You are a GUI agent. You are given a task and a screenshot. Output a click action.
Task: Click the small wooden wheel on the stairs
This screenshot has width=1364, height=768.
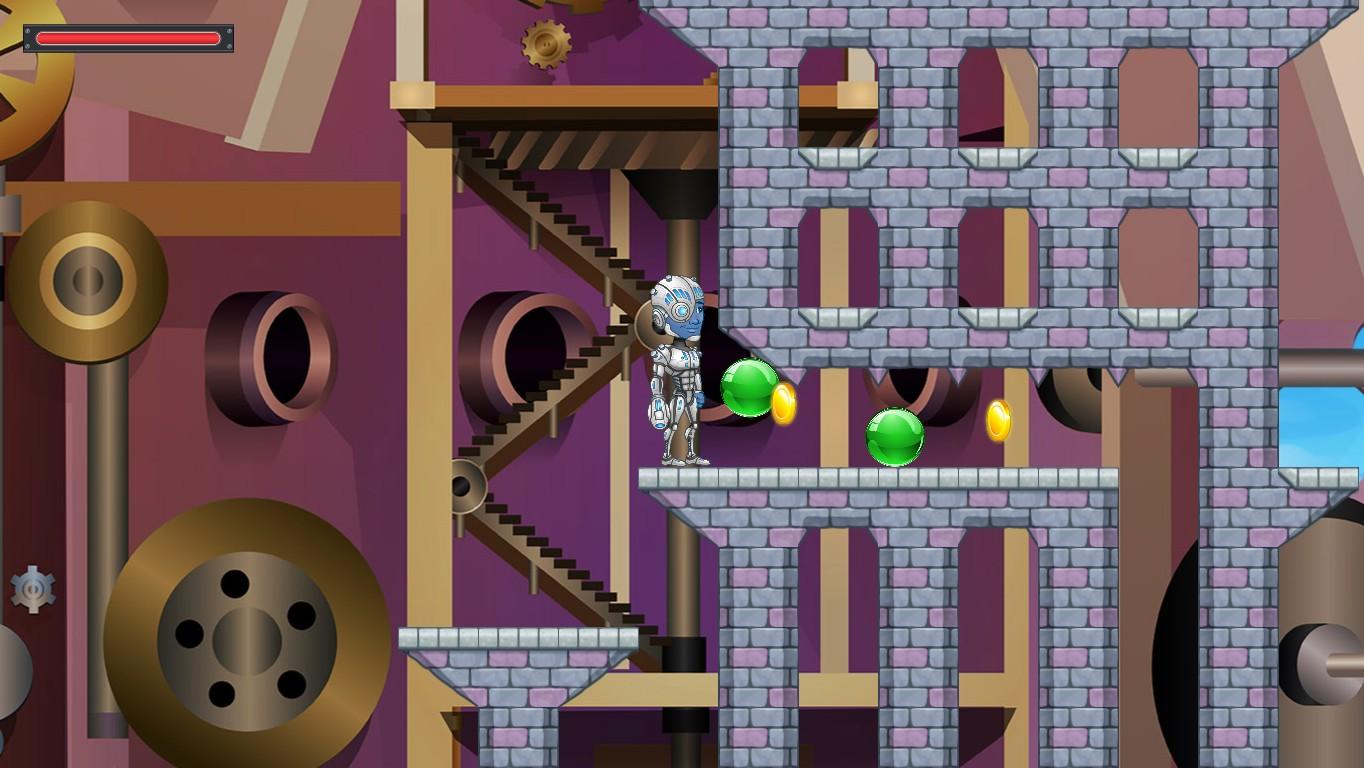point(466,484)
